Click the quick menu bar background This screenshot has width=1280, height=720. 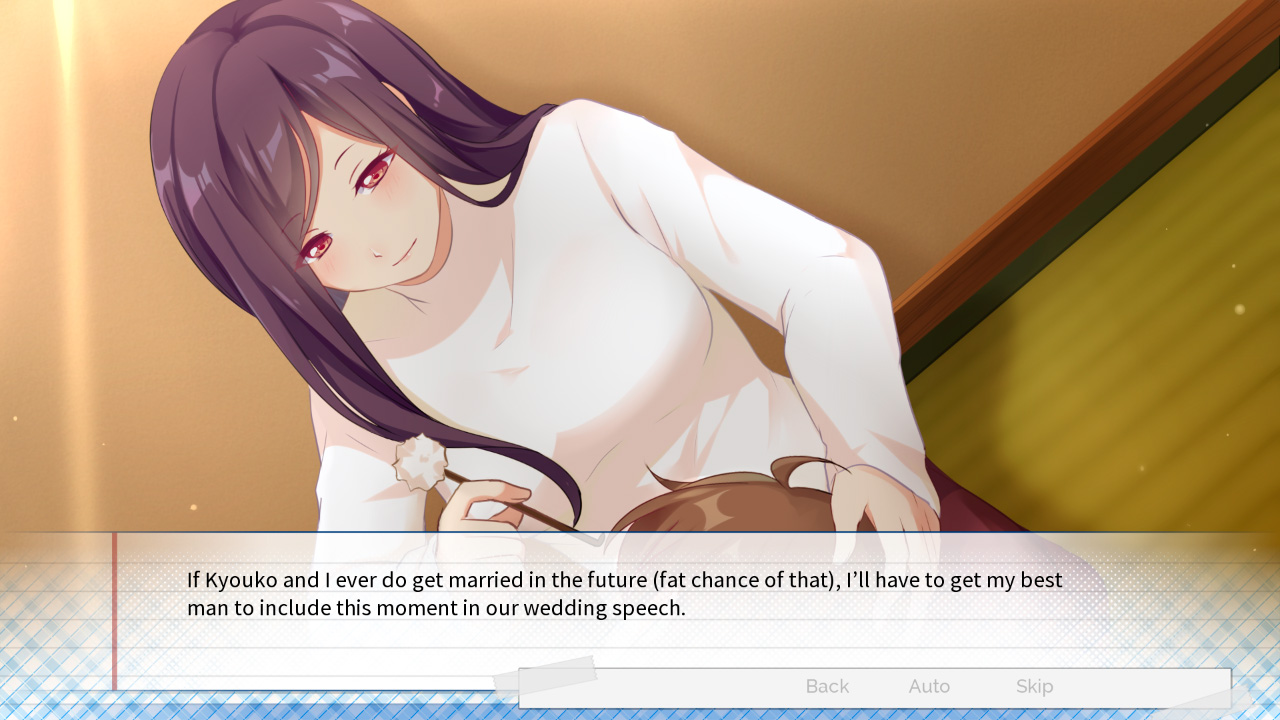point(700,686)
